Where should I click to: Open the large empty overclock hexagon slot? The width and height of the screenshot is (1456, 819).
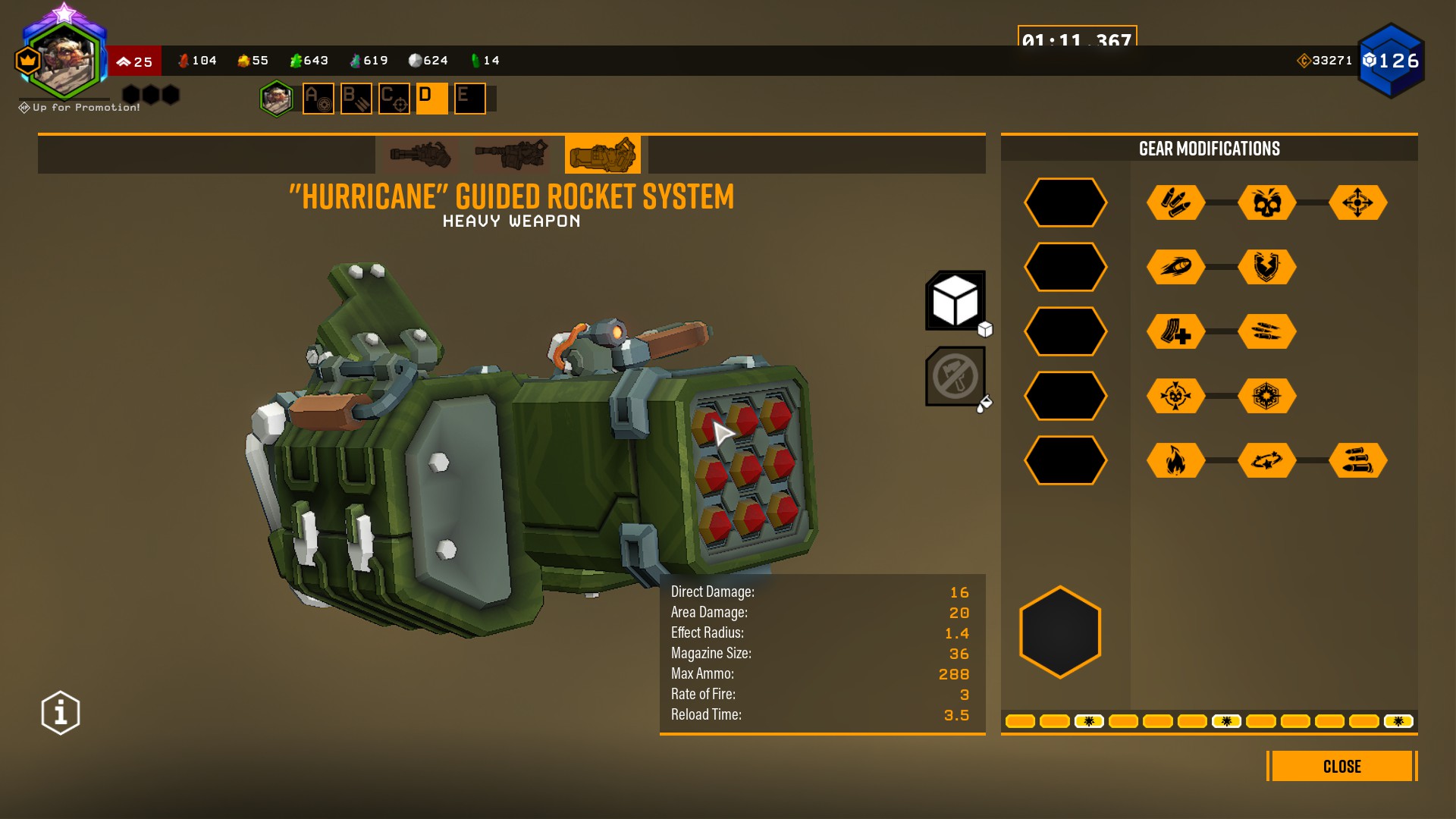[1060, 632]
